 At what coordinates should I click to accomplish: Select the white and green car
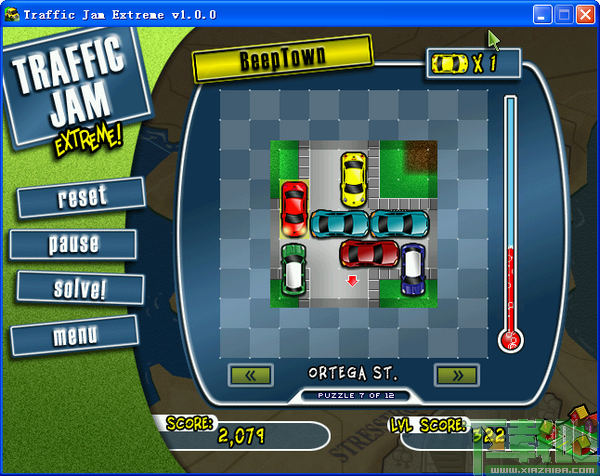(293, 269)
